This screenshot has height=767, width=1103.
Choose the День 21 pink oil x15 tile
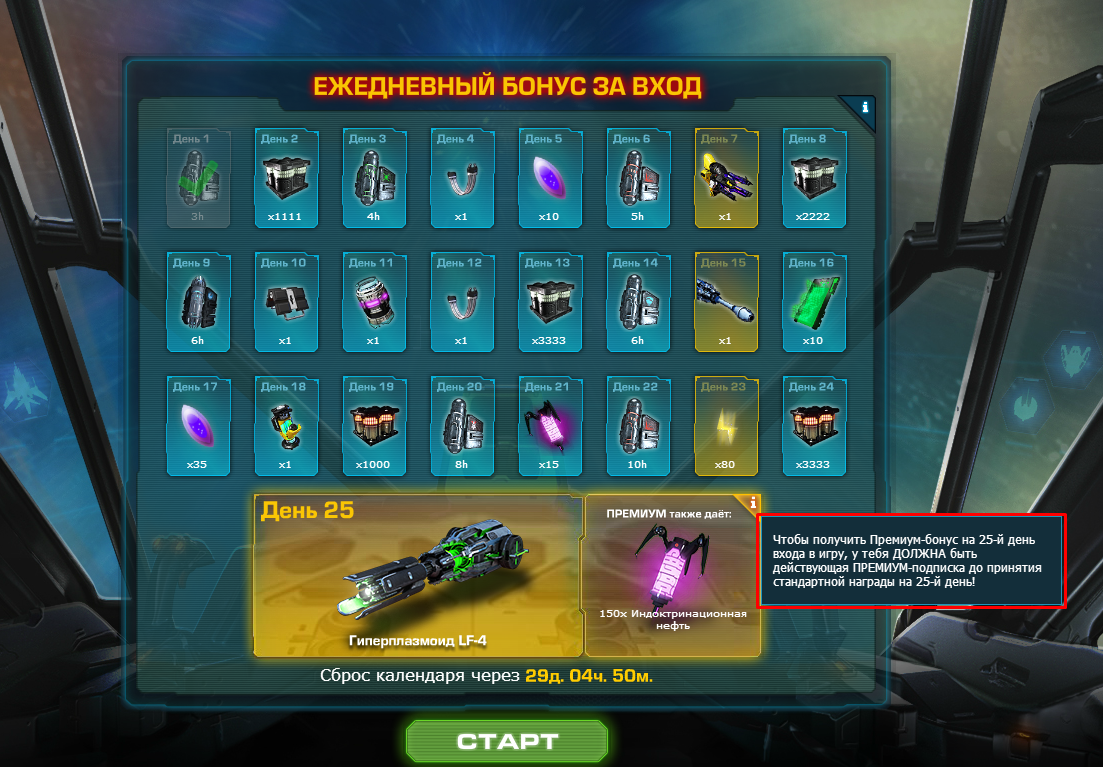(x=550, y=425)
